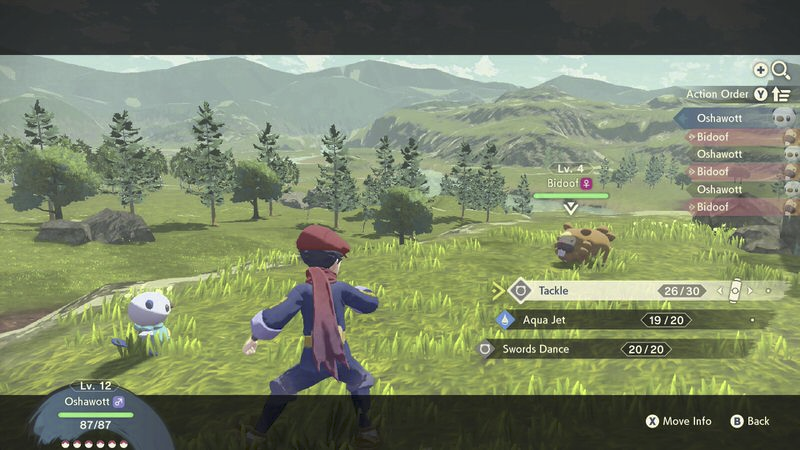Click the zoom magnifier icon

pos(780,70)
